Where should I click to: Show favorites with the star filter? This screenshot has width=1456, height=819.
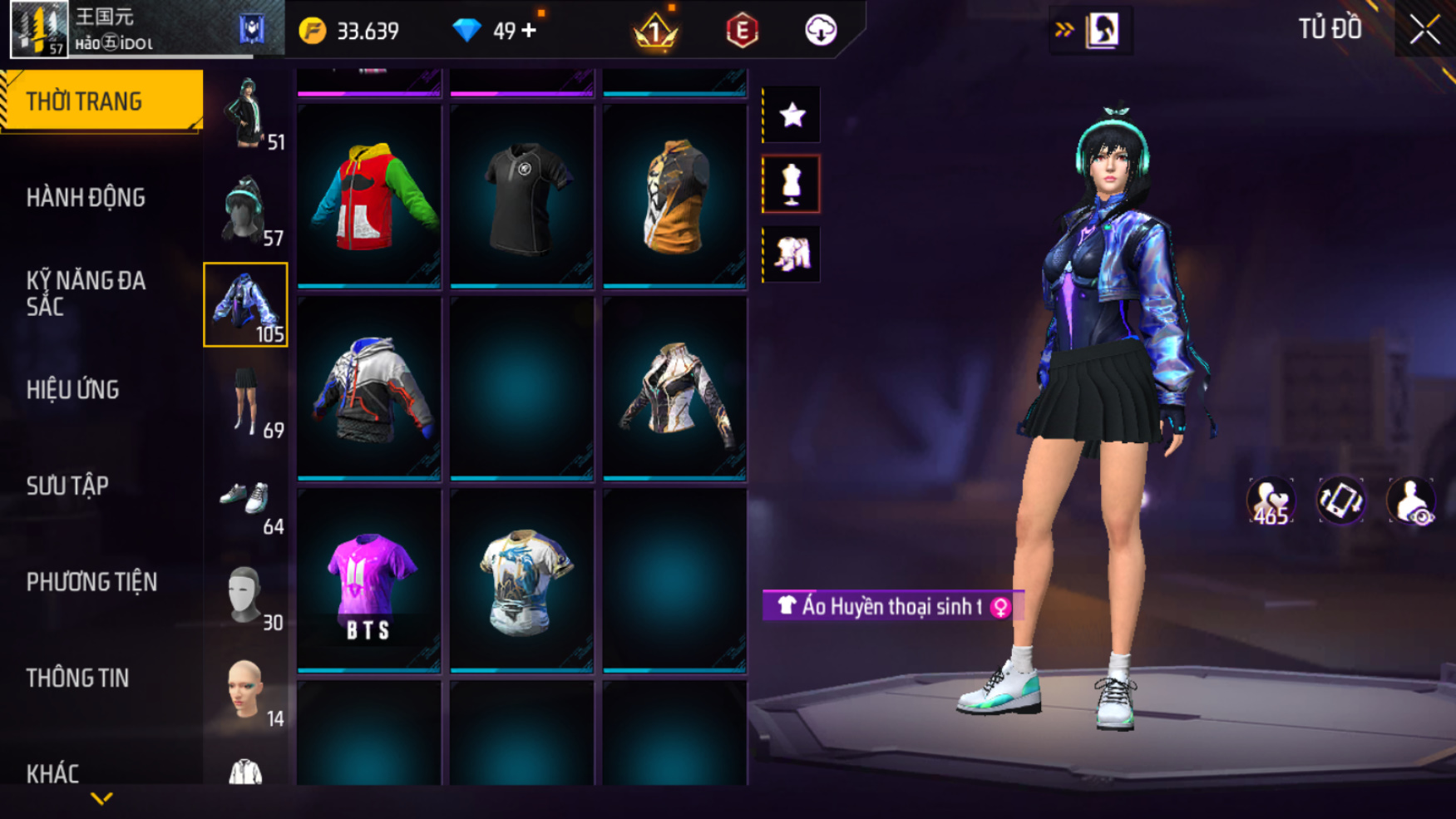[792, 115]
